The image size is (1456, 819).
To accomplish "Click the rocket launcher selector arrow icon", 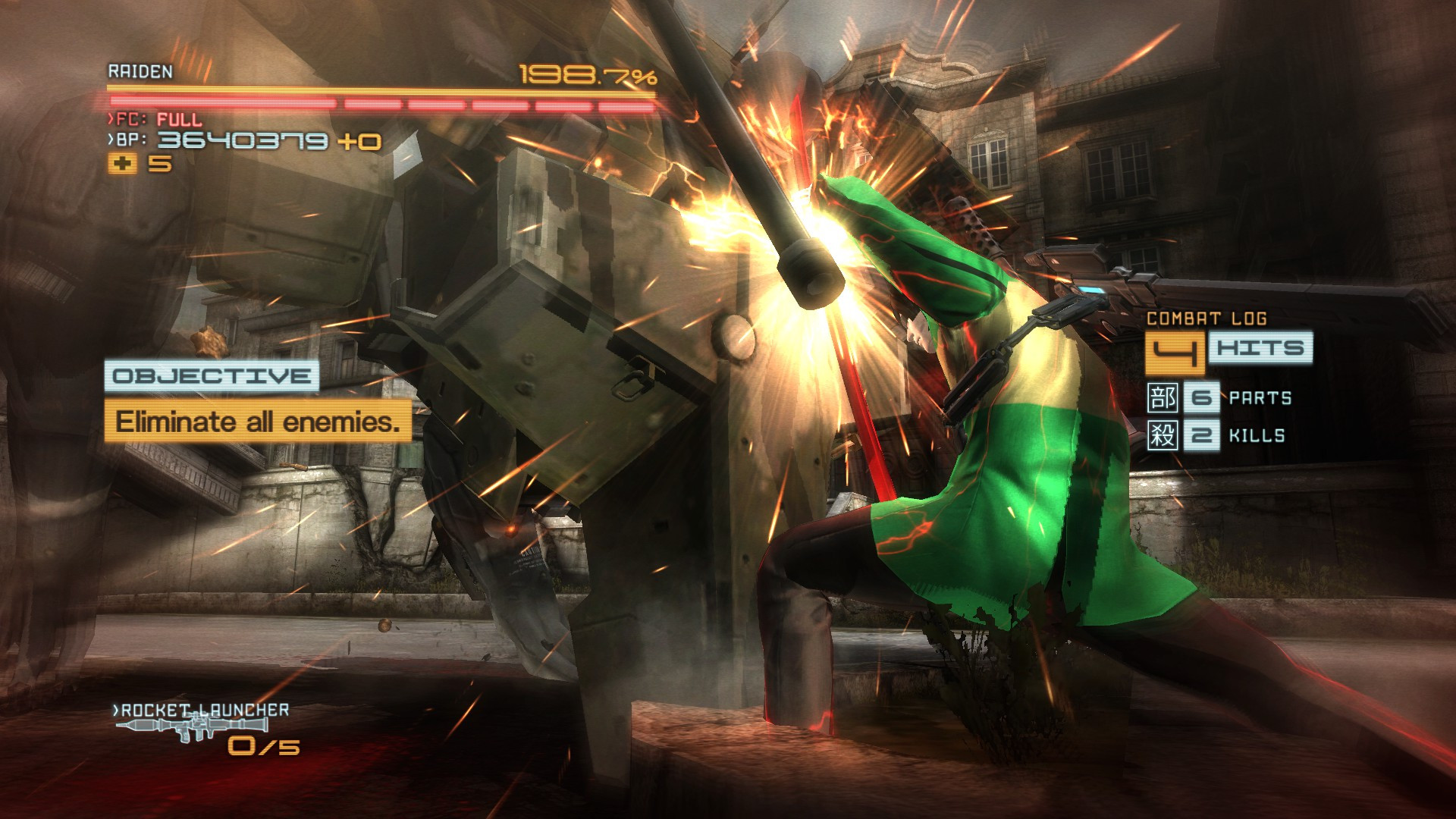I will pos(114,711).
